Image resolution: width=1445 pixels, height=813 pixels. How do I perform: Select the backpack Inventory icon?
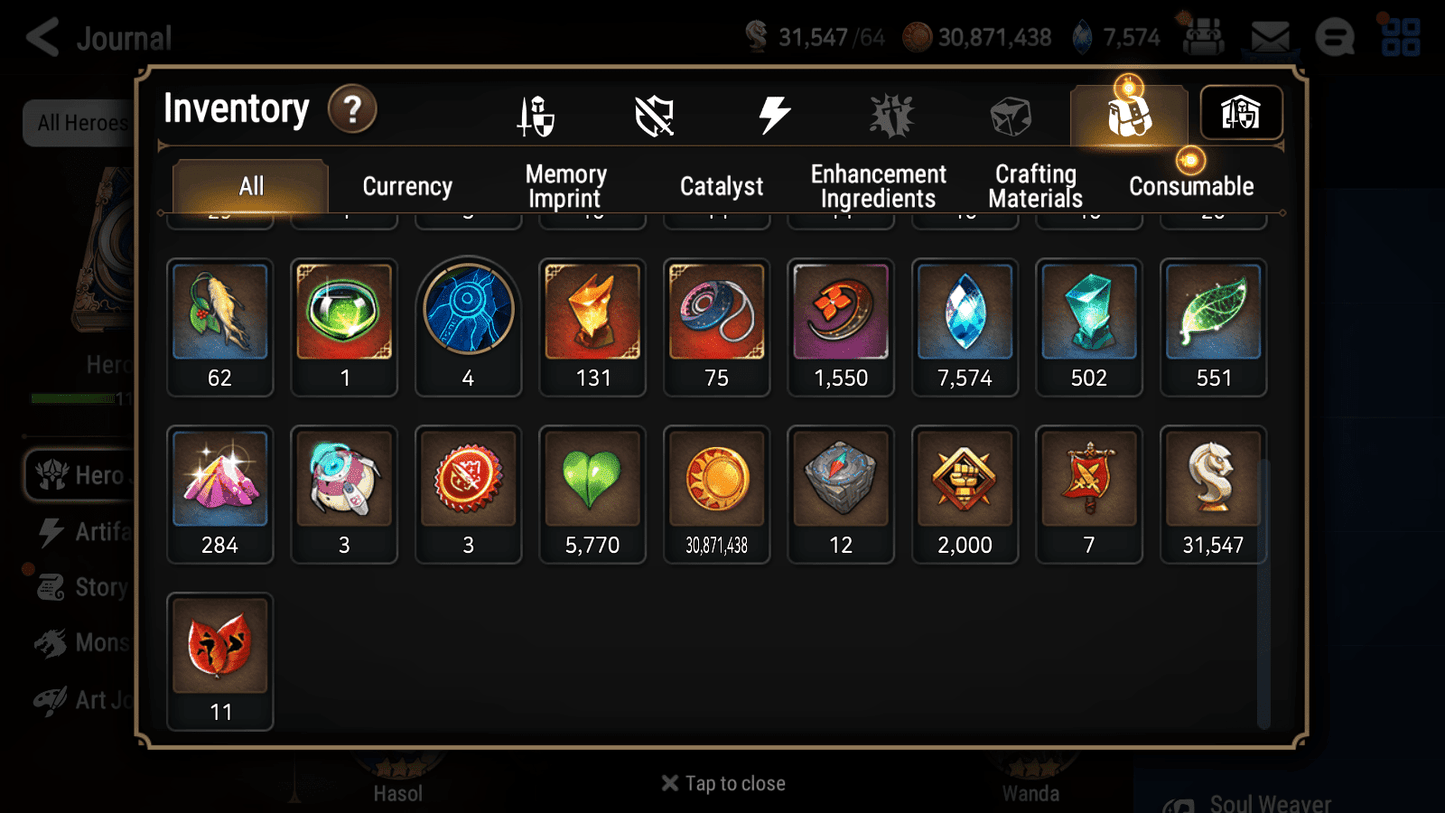pos(1128,113)
